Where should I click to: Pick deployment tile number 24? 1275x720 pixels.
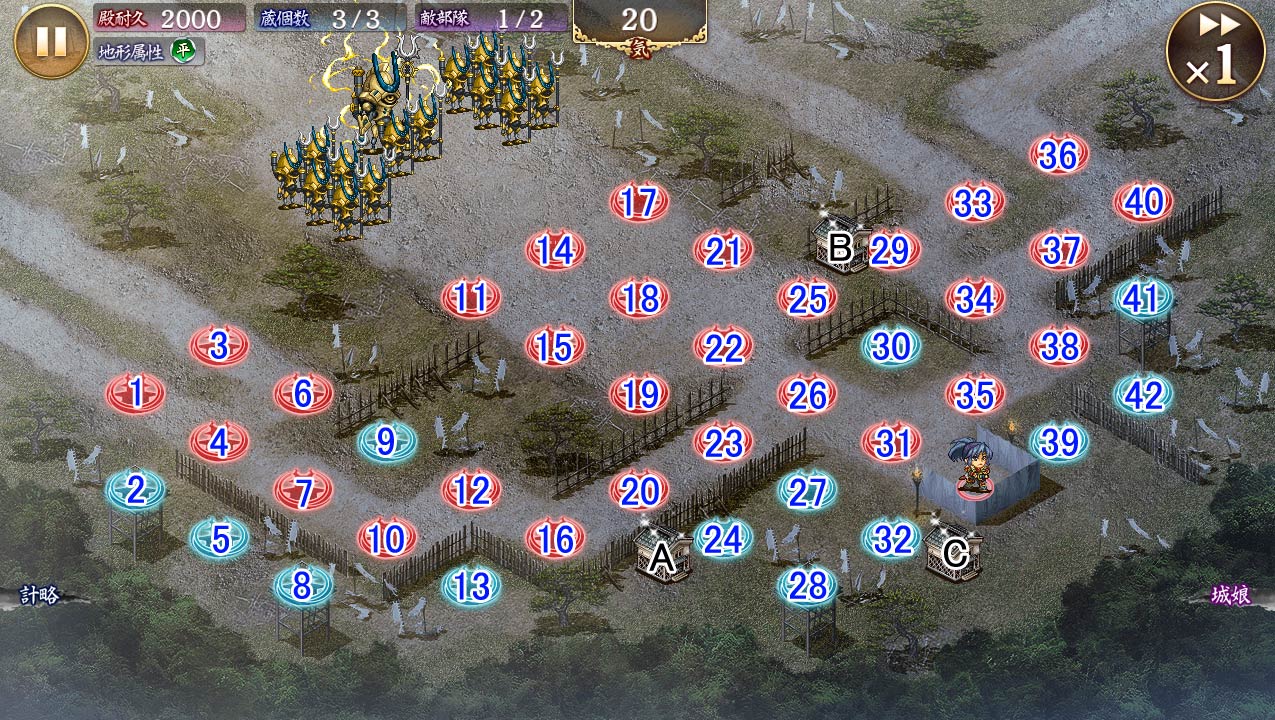point(723,538)
